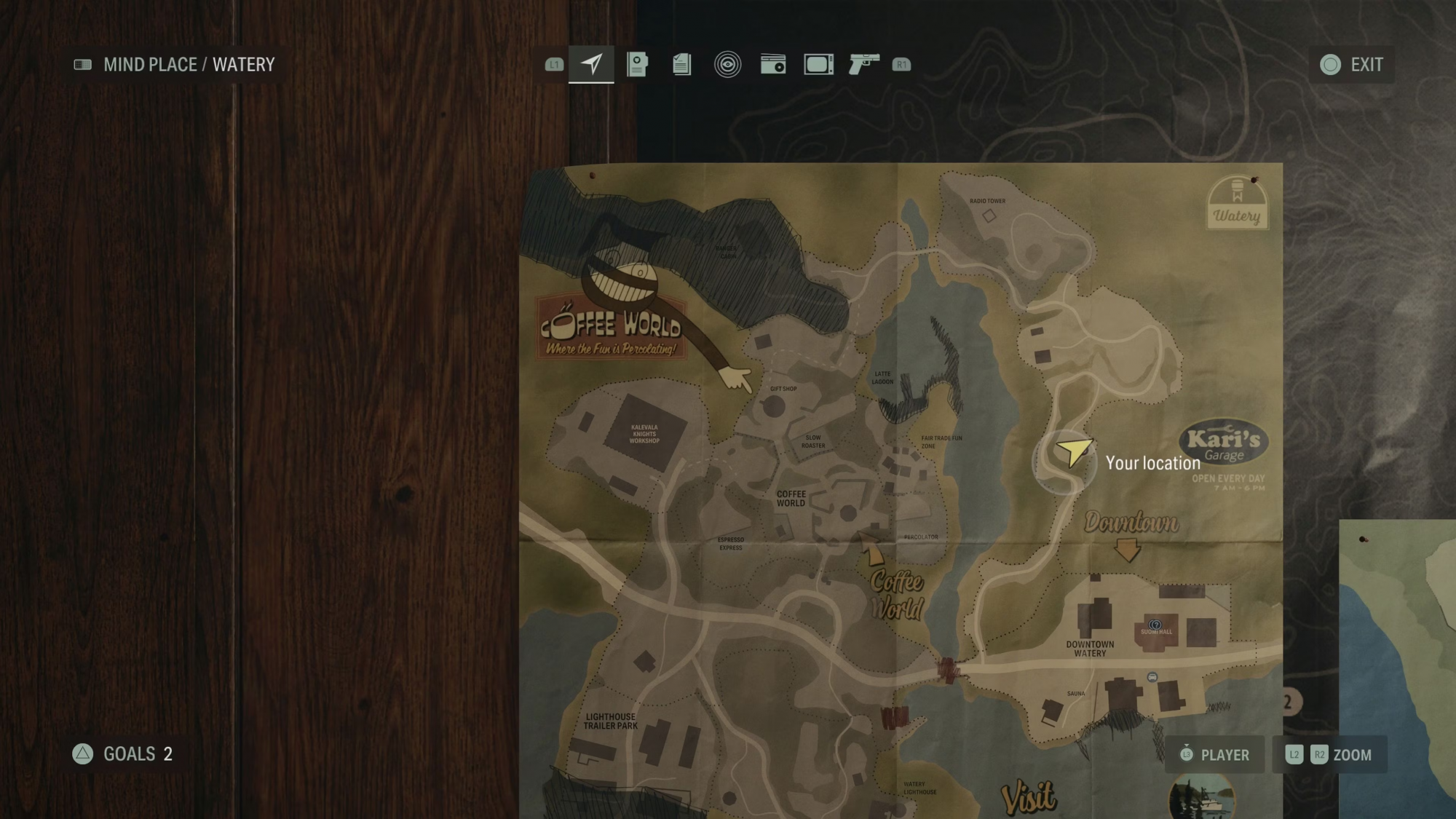Open the case files folder tab
Screen dimensions: 1456x819
click(x=637, y=64)
